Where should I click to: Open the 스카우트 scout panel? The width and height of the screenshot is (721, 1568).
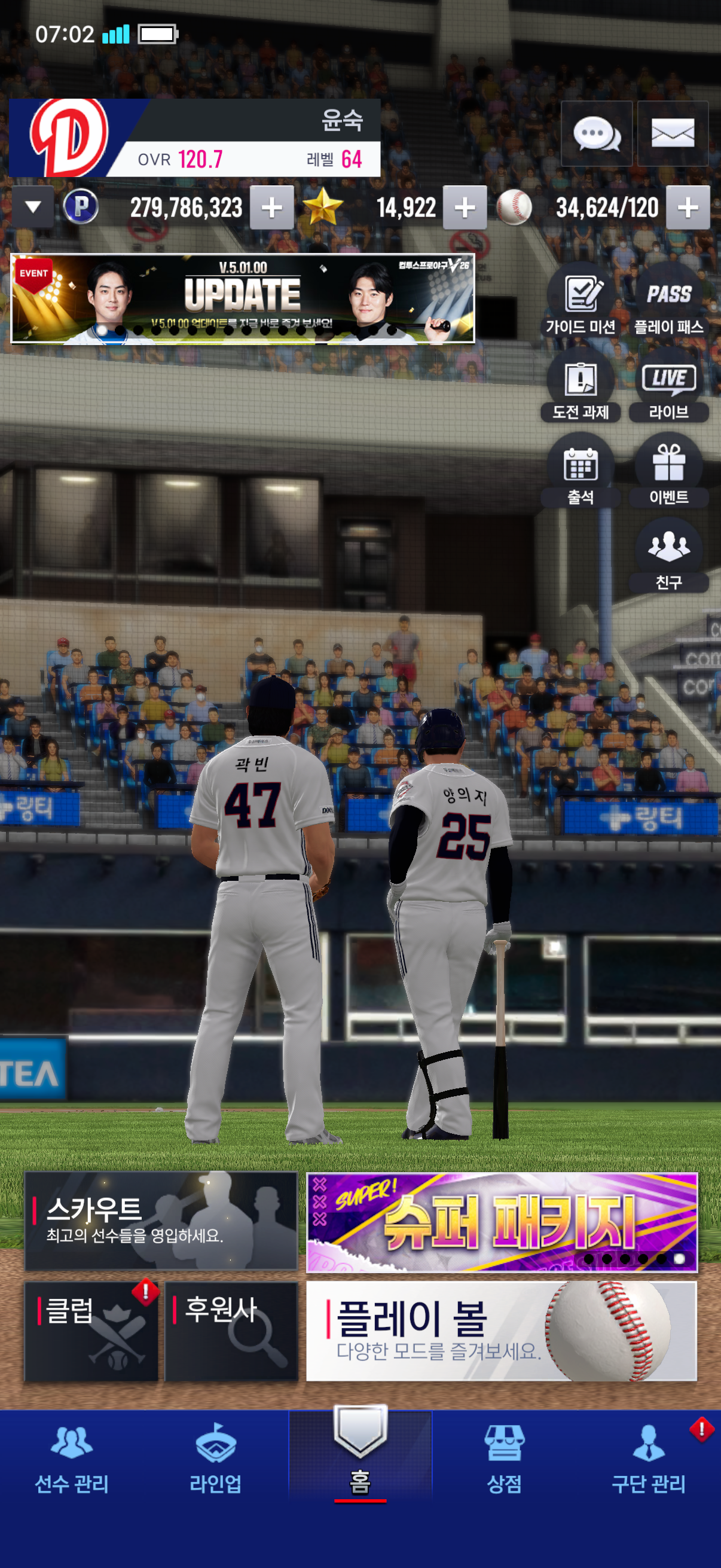(161, 1221)
